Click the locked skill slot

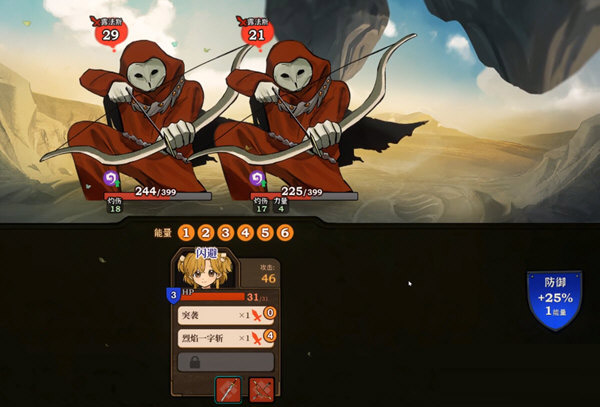225,361
